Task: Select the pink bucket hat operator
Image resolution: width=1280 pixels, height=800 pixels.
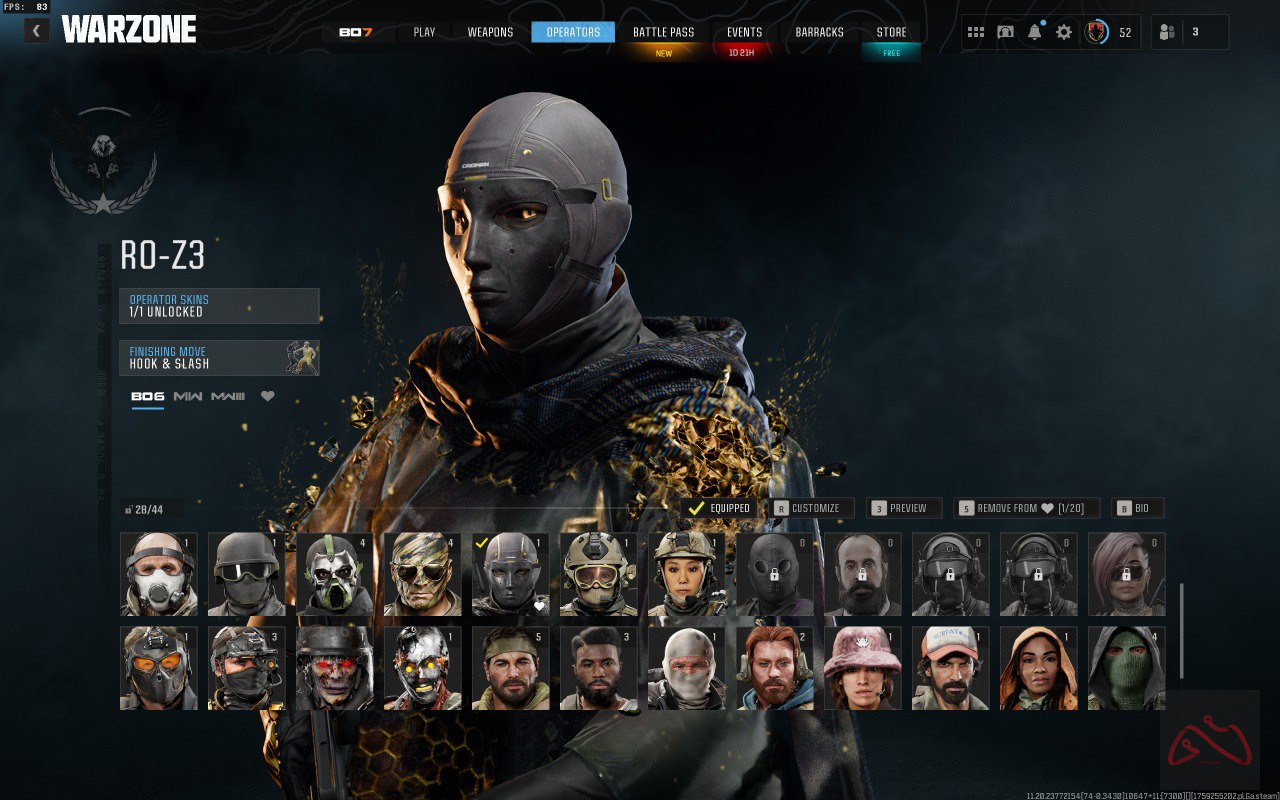Action: tap(862, 668)
